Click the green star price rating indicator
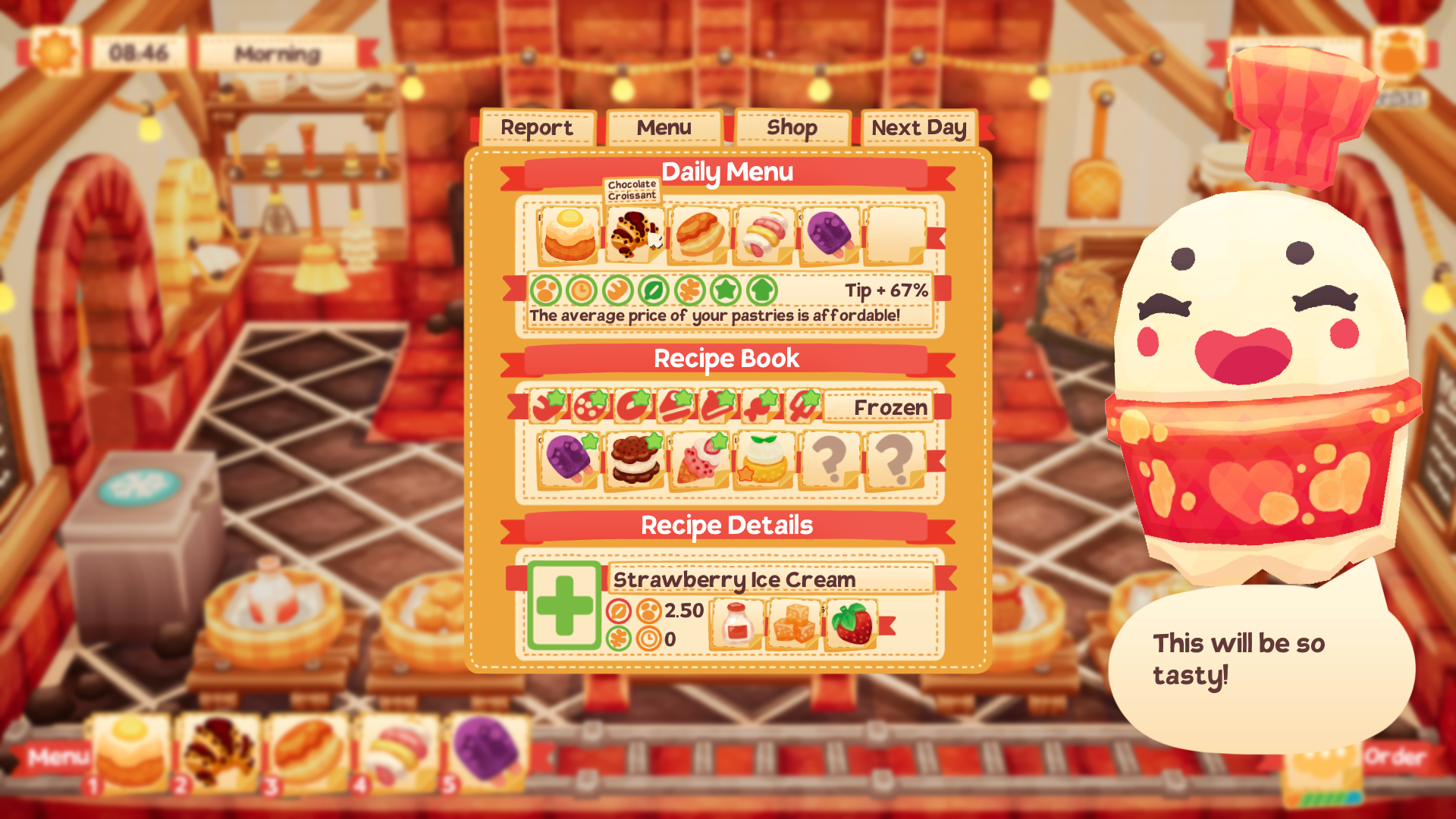The image size is (1456, 819). 726,290
